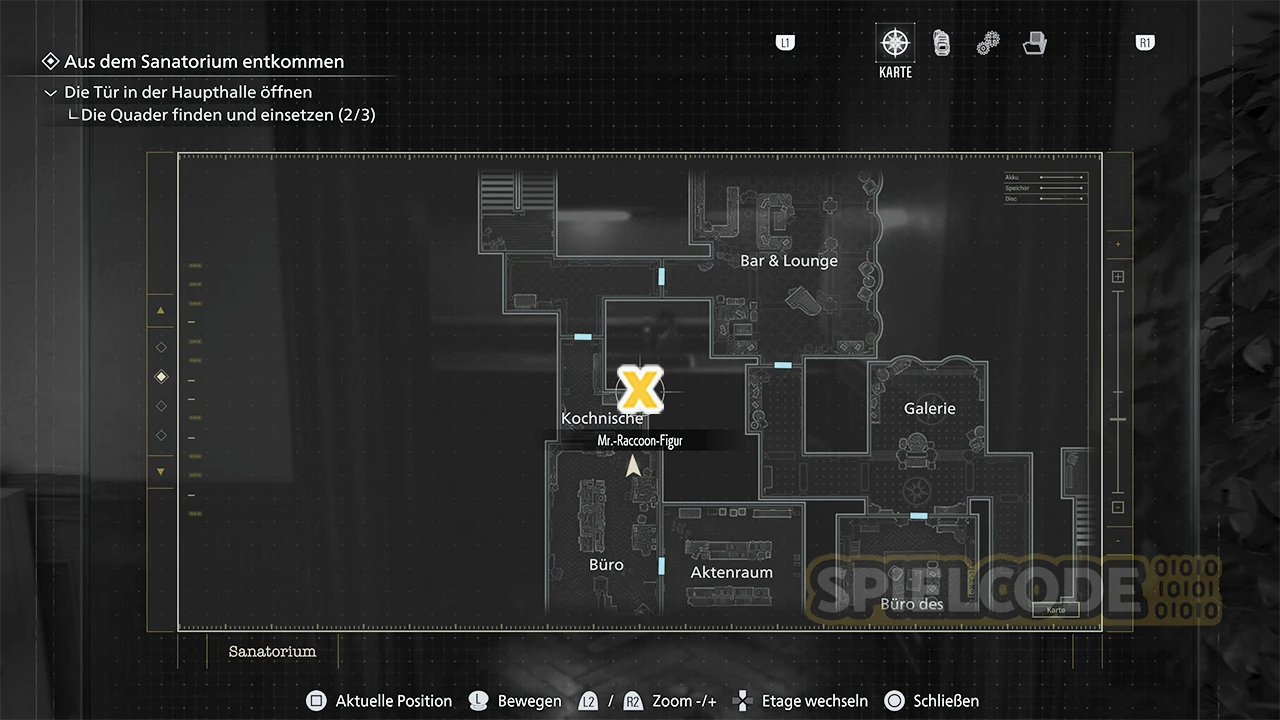The image size is (1280, 720).
Task: Click the minus zoom-out button
Action: 1118,507
